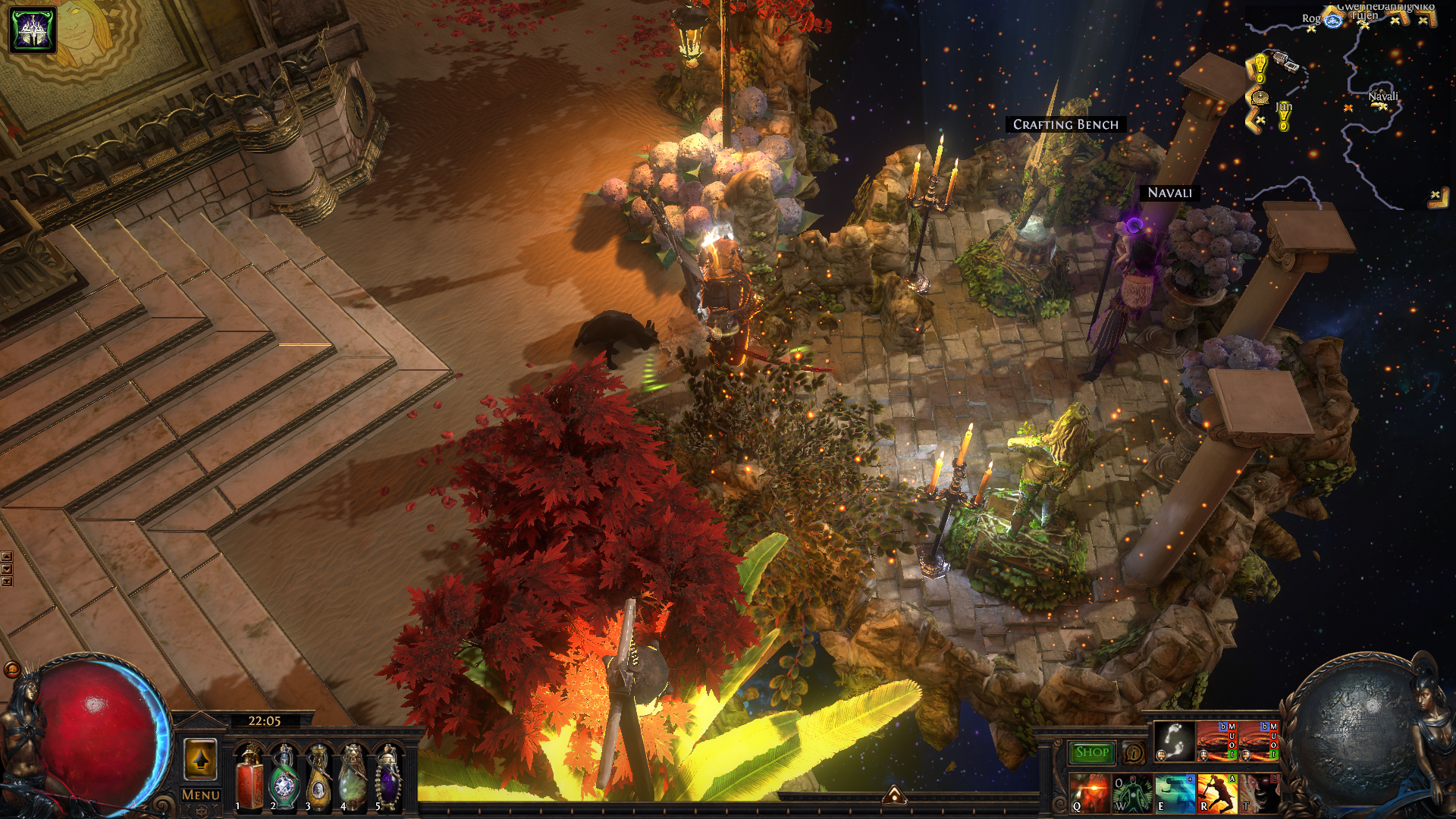The image size is (1456, 819).
Task: Activate the R leaping slam skill
Action: coord(1216,792)
